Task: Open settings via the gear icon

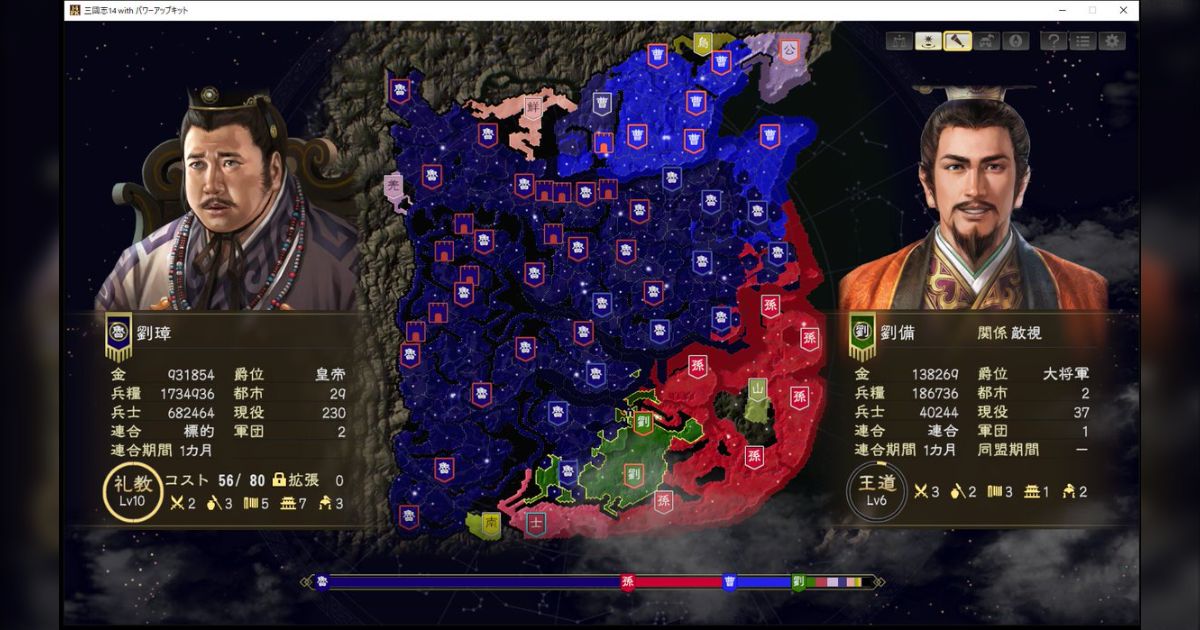Action: [1111, 42]
